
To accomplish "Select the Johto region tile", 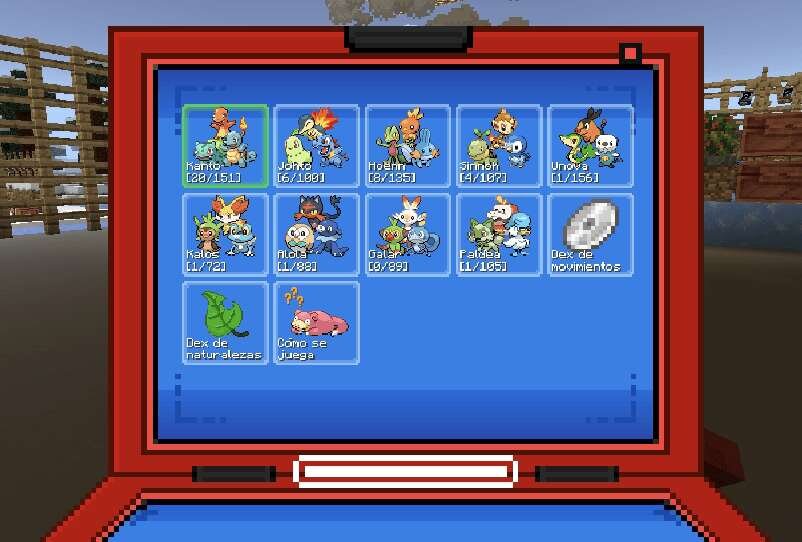I will 316,146.
